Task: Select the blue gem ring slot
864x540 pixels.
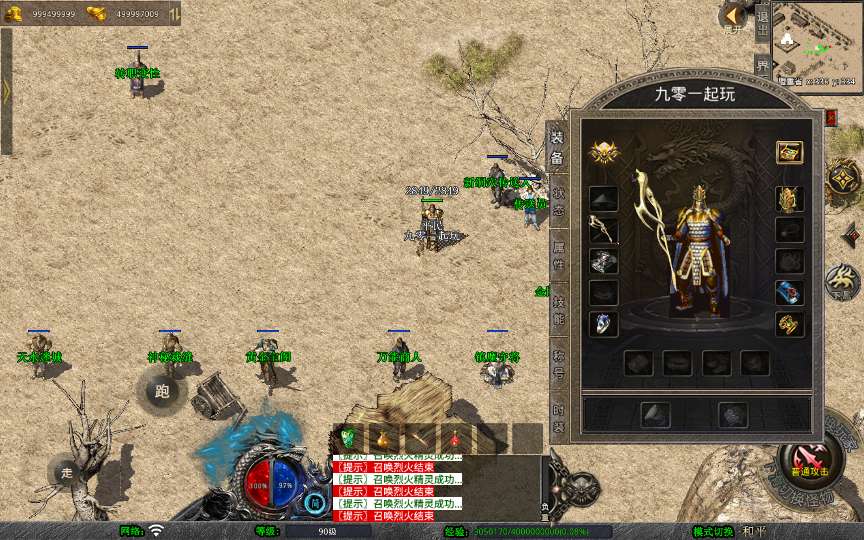Action: (x=603, y=324)
